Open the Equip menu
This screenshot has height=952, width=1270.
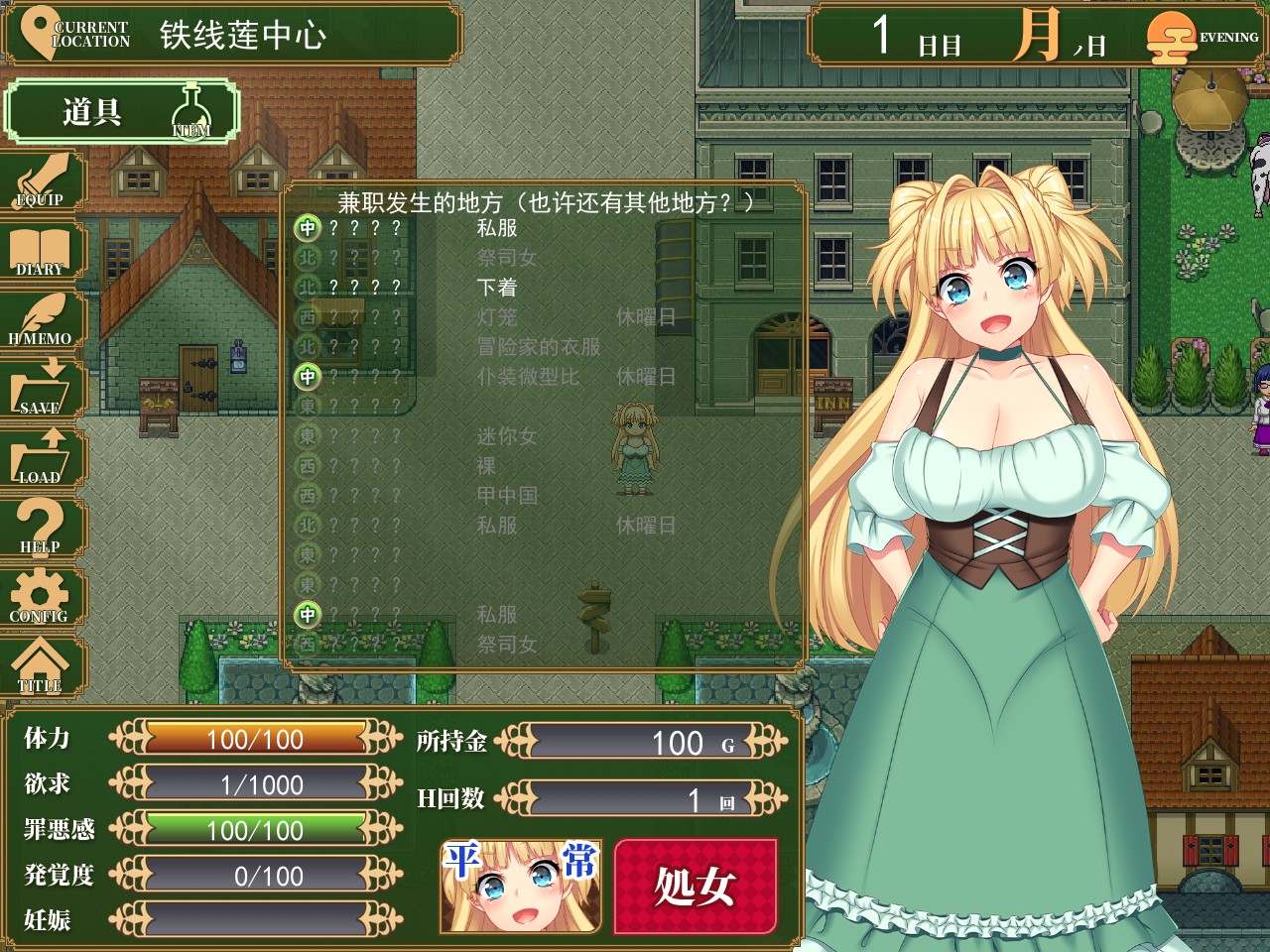point(42,182)
